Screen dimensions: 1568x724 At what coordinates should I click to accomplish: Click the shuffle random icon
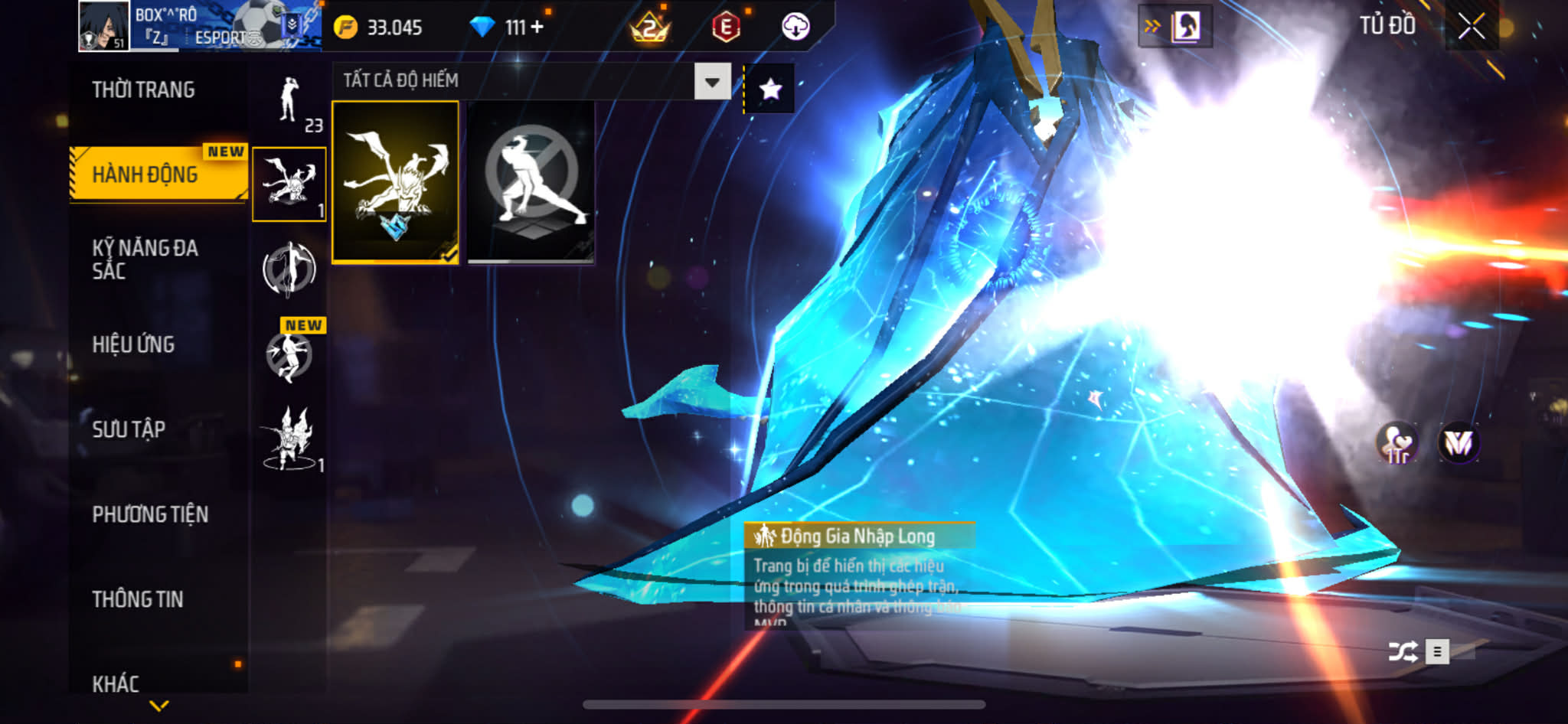pyautogui.click(x=1403, y=651)
